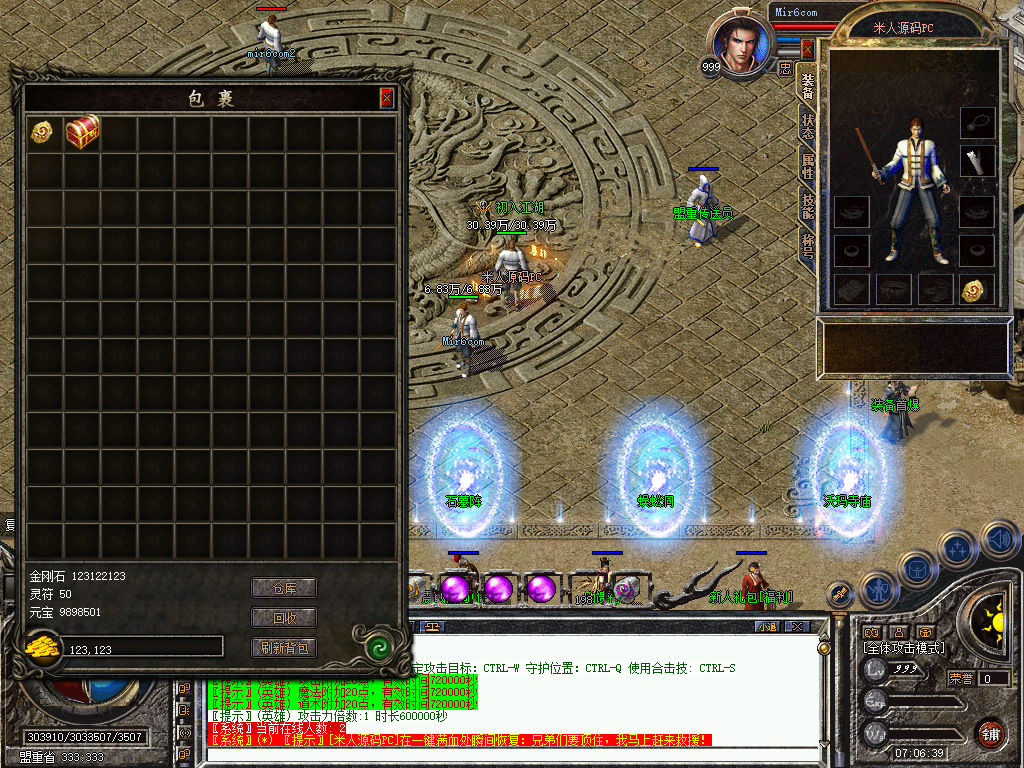Open the 属性 attributes tab
Screen dimensions: 1024x768
[x=808, y=166]
